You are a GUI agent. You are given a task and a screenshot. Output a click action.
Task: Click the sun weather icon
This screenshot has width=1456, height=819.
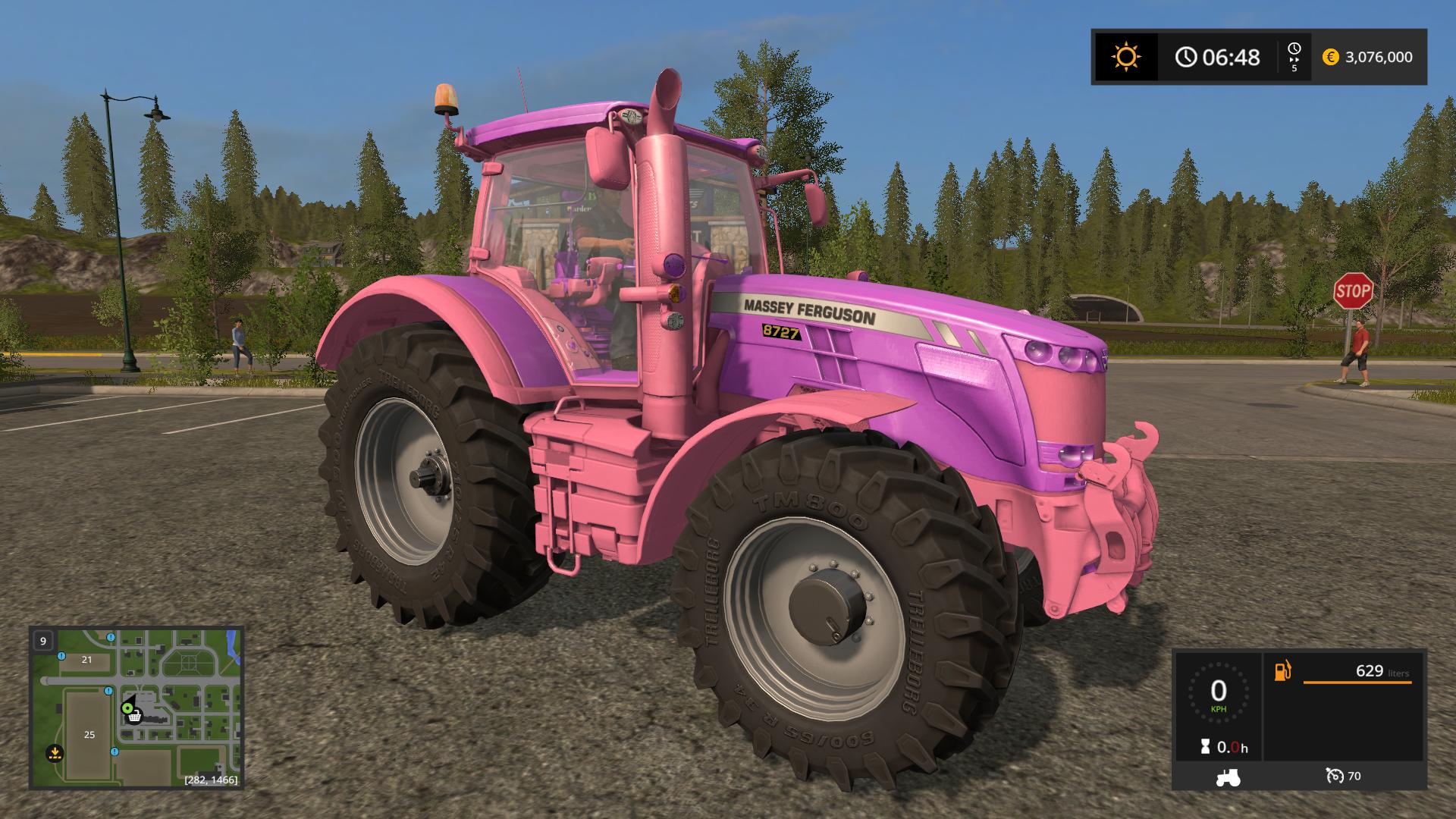click(1125, 57)
